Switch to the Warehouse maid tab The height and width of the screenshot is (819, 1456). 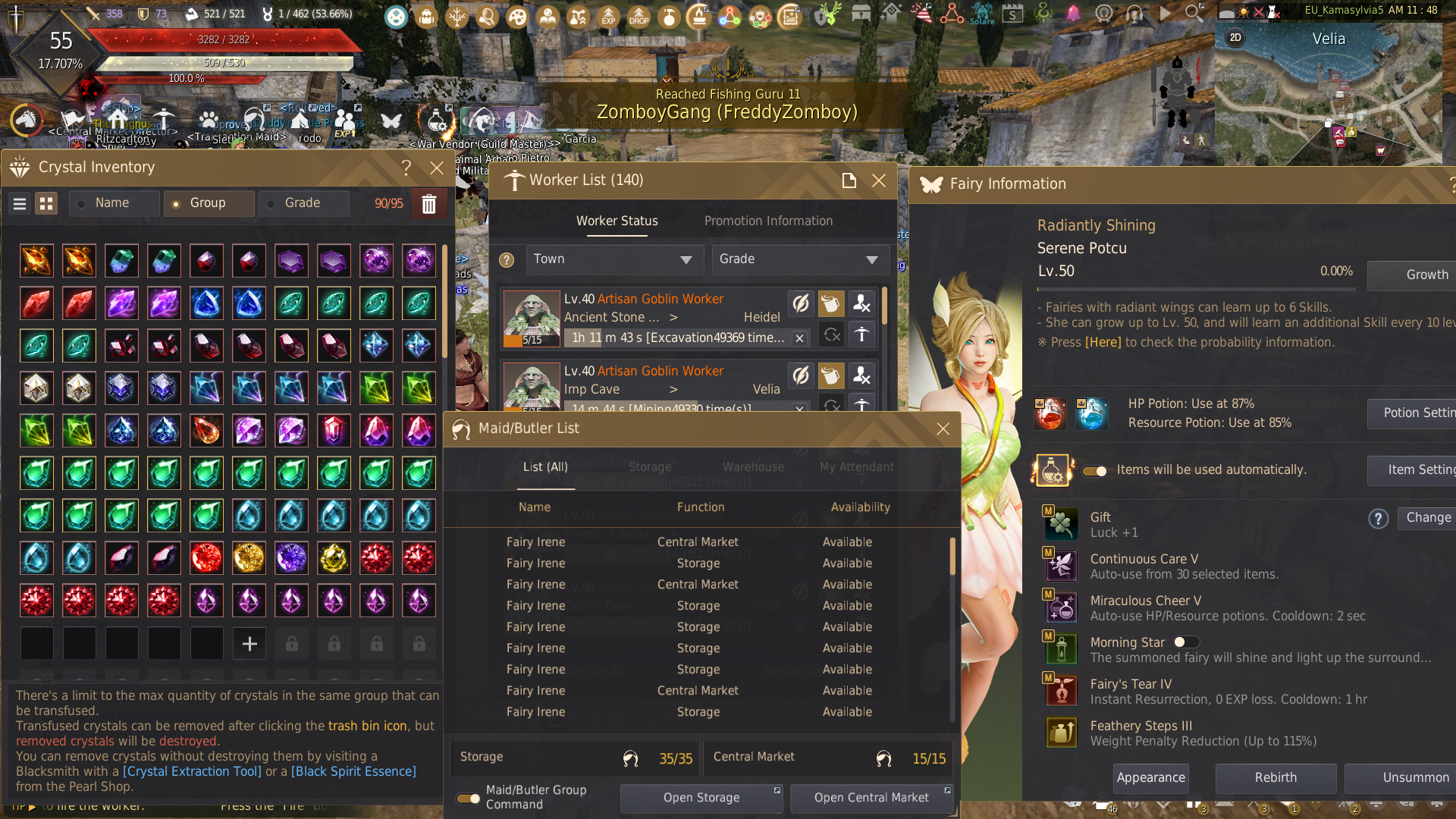(x=753, y=467)
